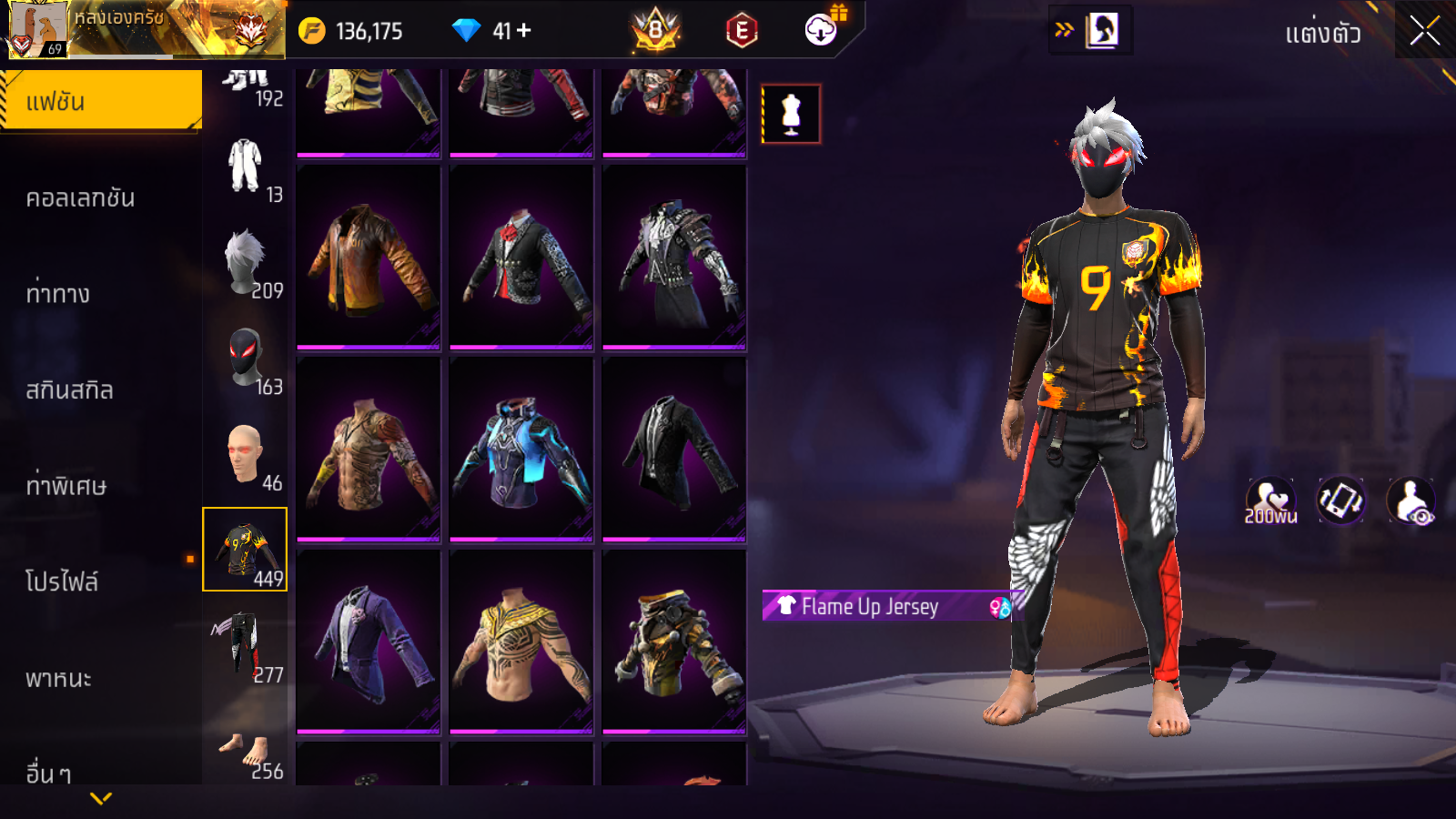This screenshot has height=819, width=1456.
Task: Expand the category list down arrow
Action: 101,798
